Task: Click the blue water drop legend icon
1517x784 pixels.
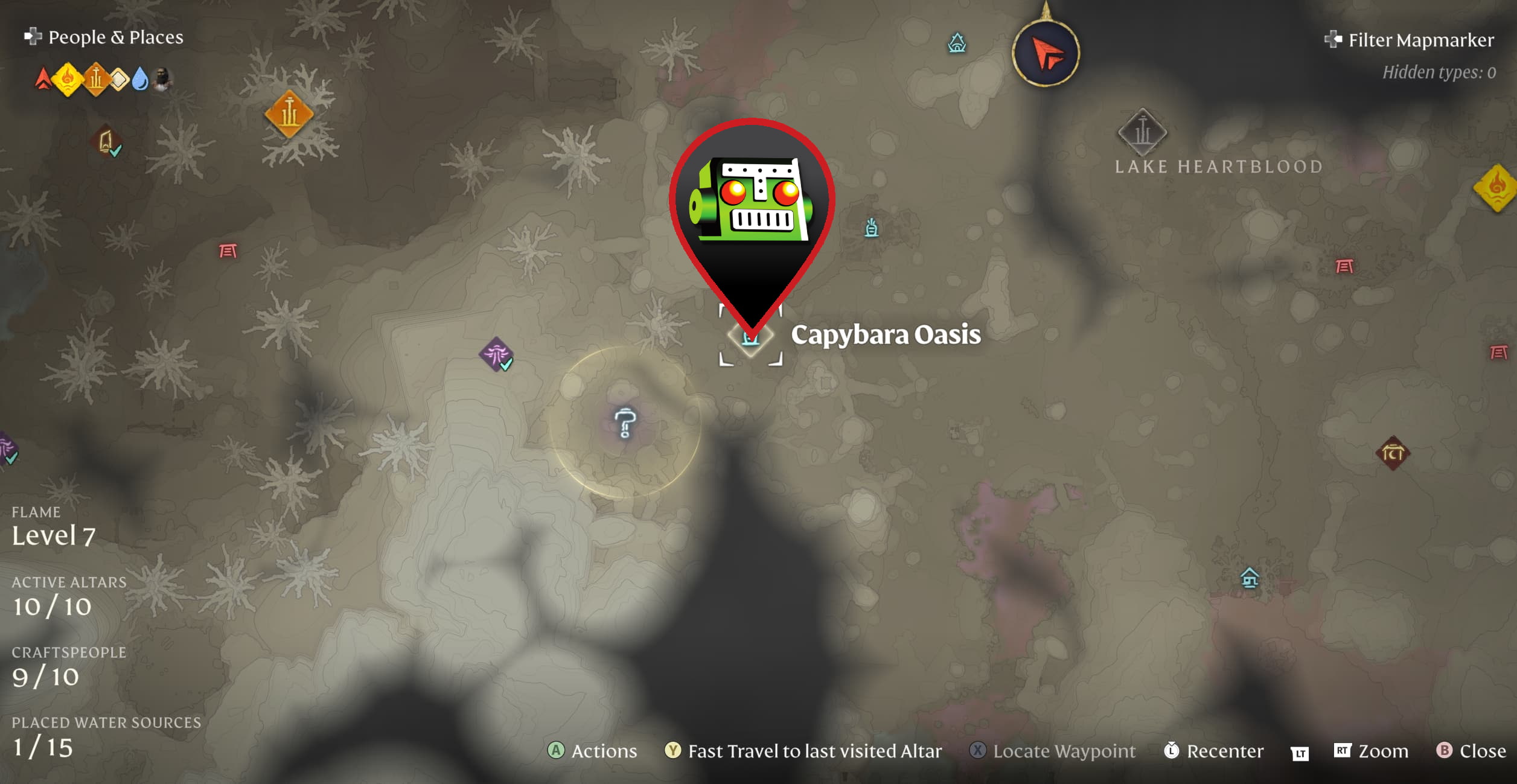Action: click(x=140, y=77)
